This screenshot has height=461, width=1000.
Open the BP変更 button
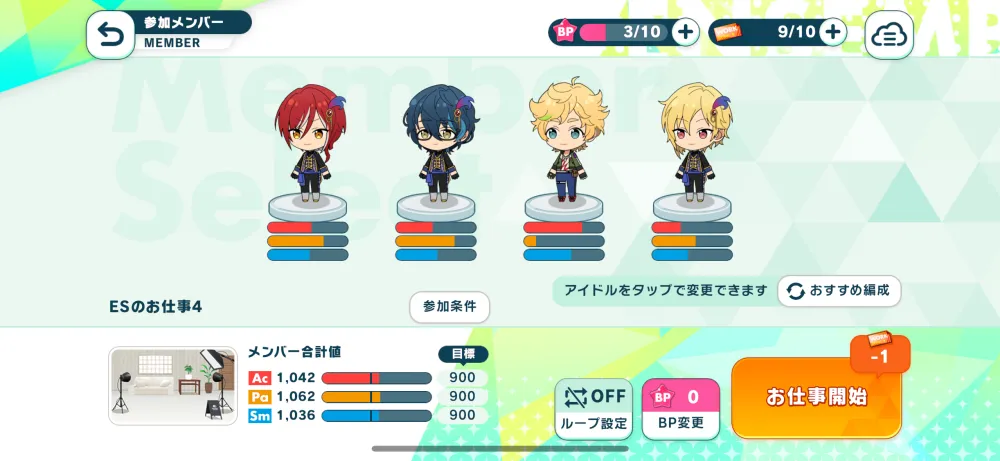tap(680, 408)
